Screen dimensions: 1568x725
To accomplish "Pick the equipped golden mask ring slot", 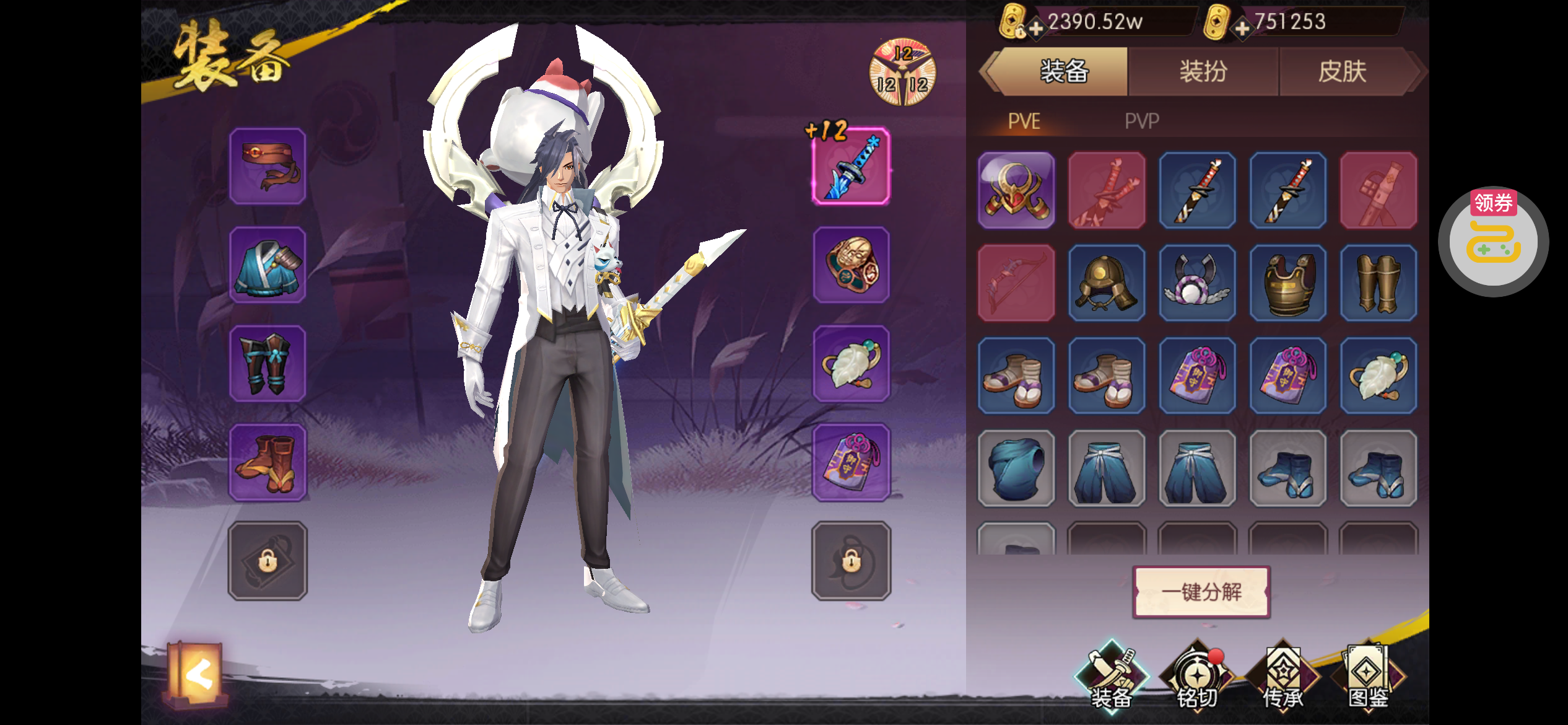I will click(x=852, y=265).
